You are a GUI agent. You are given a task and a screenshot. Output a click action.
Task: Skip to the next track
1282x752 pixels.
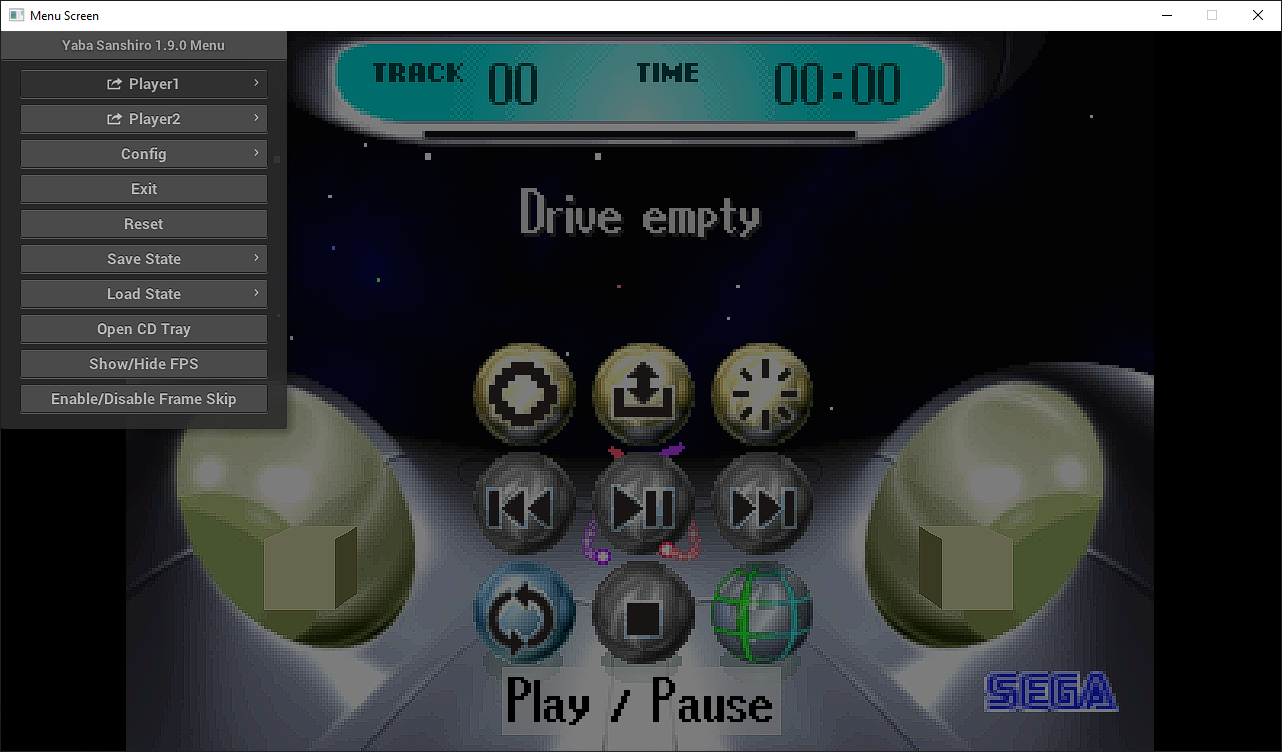(x=762, y=506)
